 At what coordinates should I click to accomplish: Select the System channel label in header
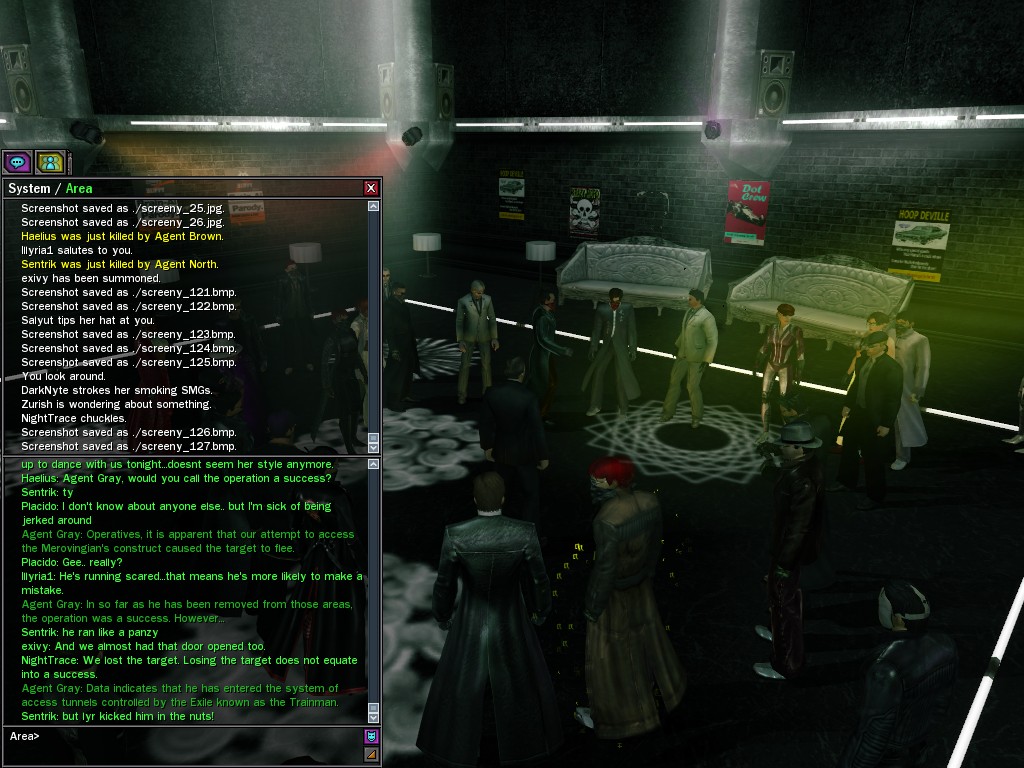tap(28, 188)
